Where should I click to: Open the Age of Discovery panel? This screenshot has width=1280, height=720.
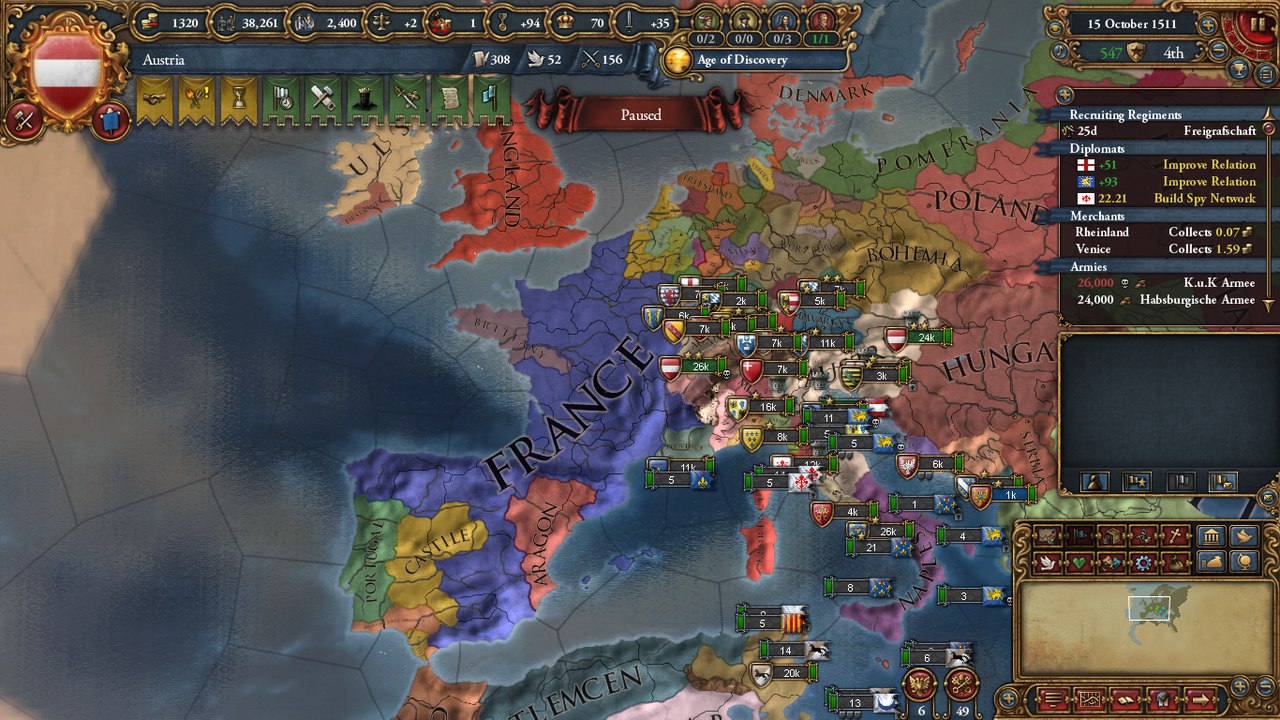click(x=742, y=60)
